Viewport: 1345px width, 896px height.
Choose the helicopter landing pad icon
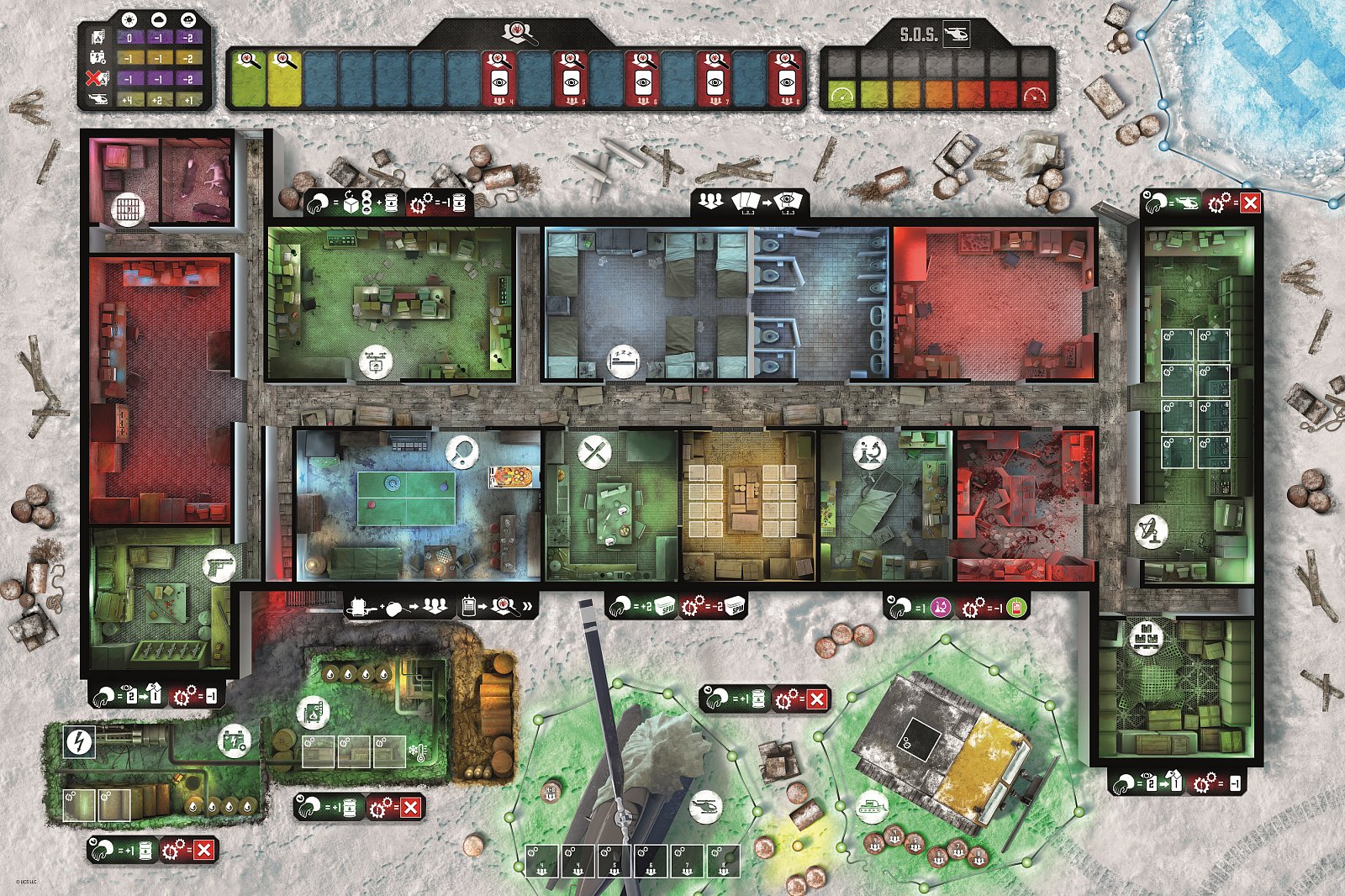point(705,809)
